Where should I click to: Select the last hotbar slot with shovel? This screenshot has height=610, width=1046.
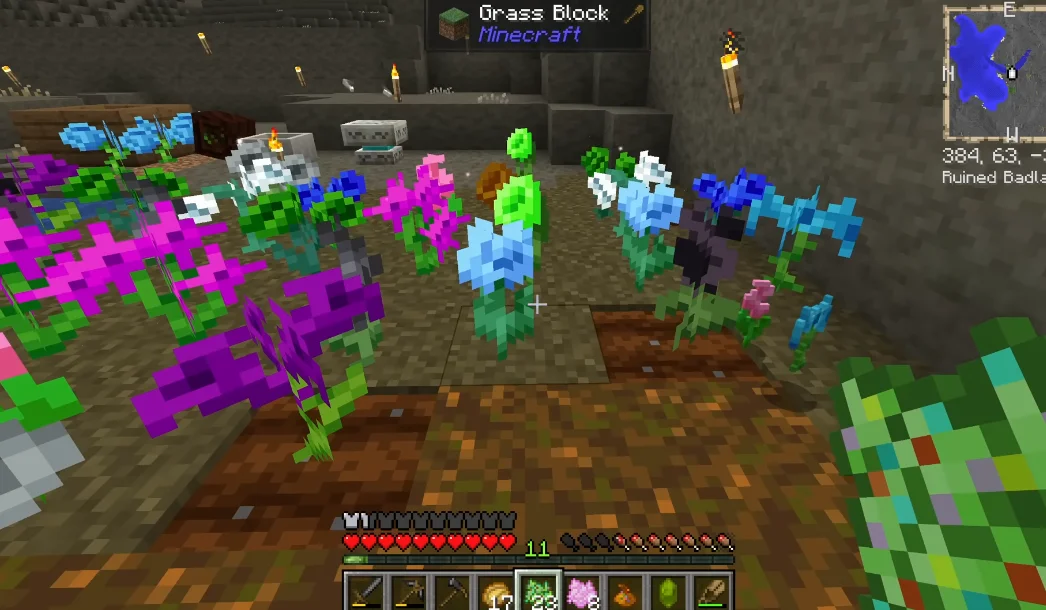(x=711, y=591)
